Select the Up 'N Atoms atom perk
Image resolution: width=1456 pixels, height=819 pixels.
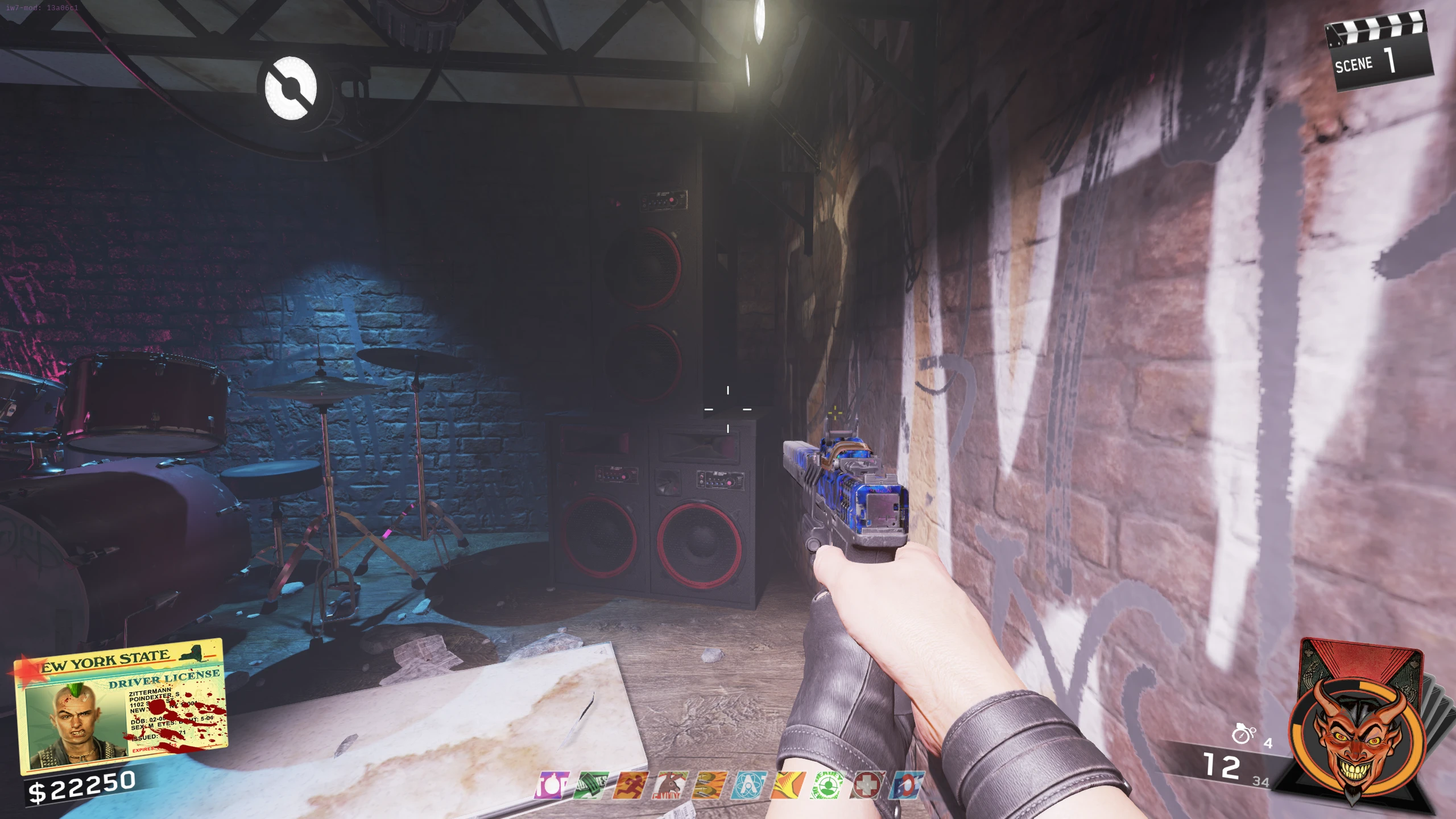click(748, 786)
